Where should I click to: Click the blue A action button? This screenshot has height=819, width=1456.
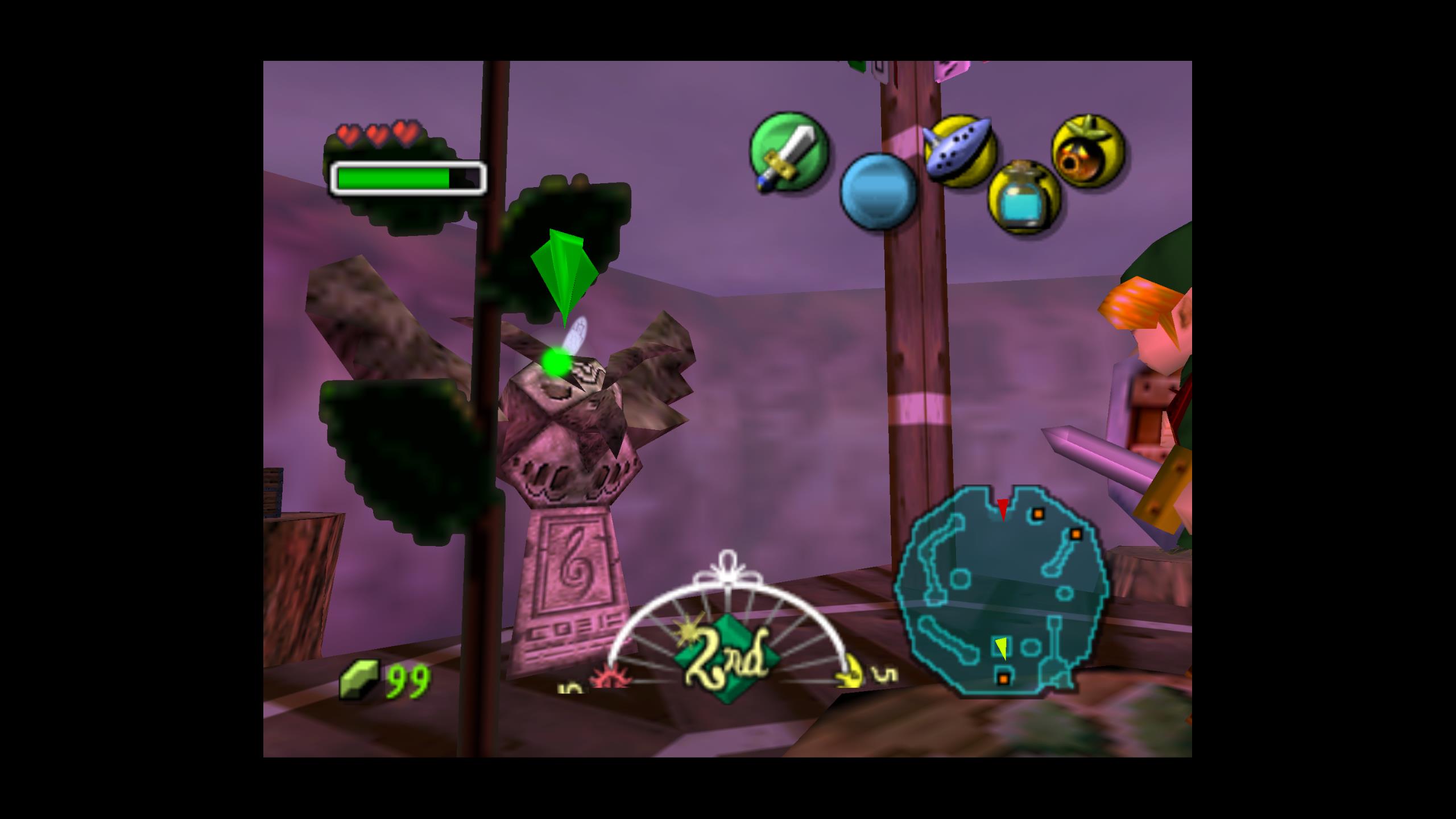(879, 191)
